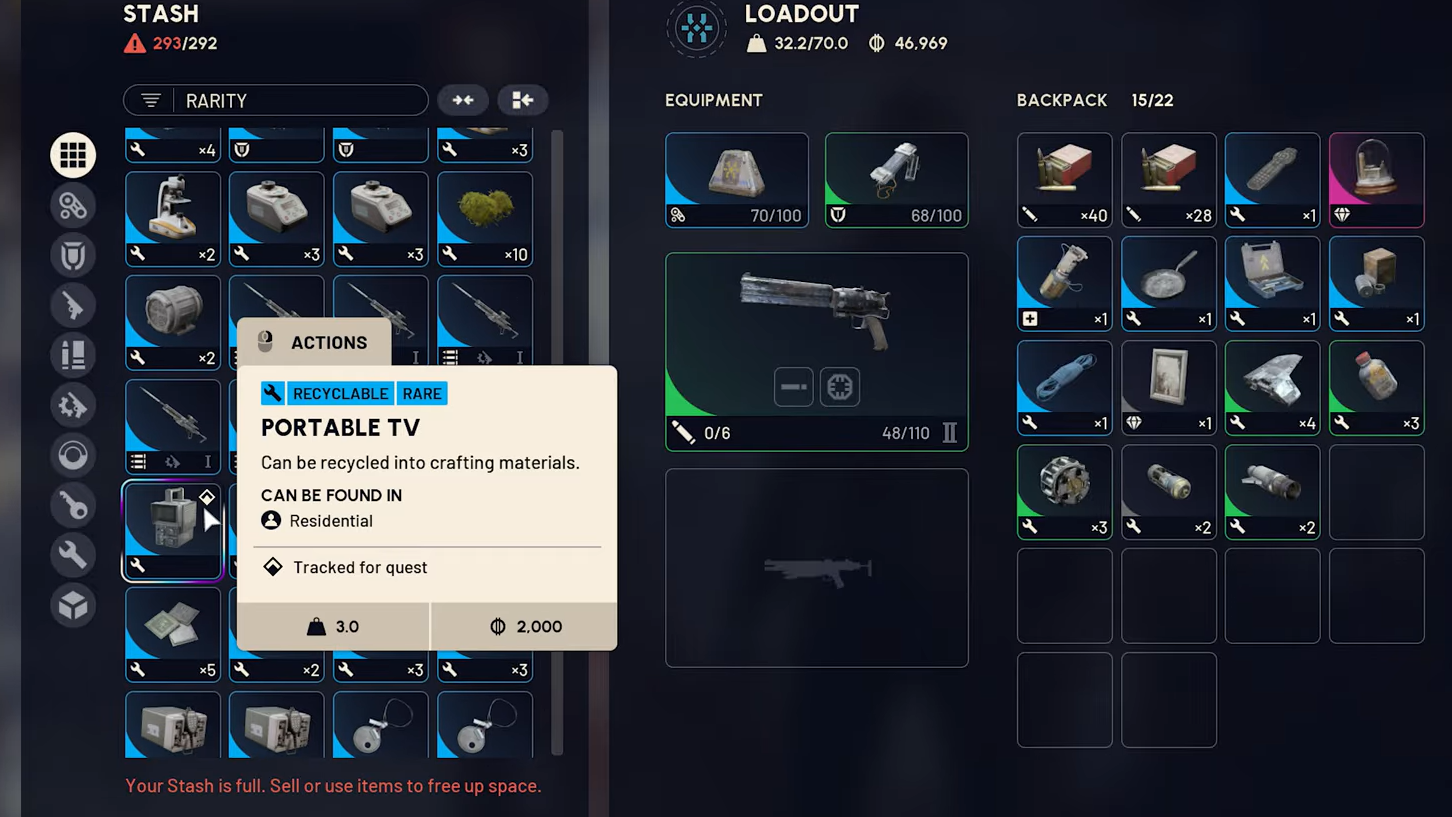
Task: Pick the microscope item in the stash
Action: (172, 218)
